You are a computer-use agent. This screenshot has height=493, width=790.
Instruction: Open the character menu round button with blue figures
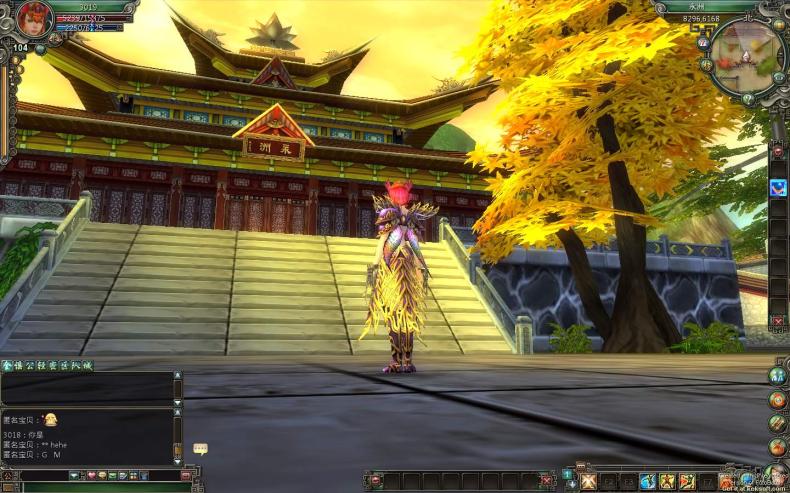[777, 375]
